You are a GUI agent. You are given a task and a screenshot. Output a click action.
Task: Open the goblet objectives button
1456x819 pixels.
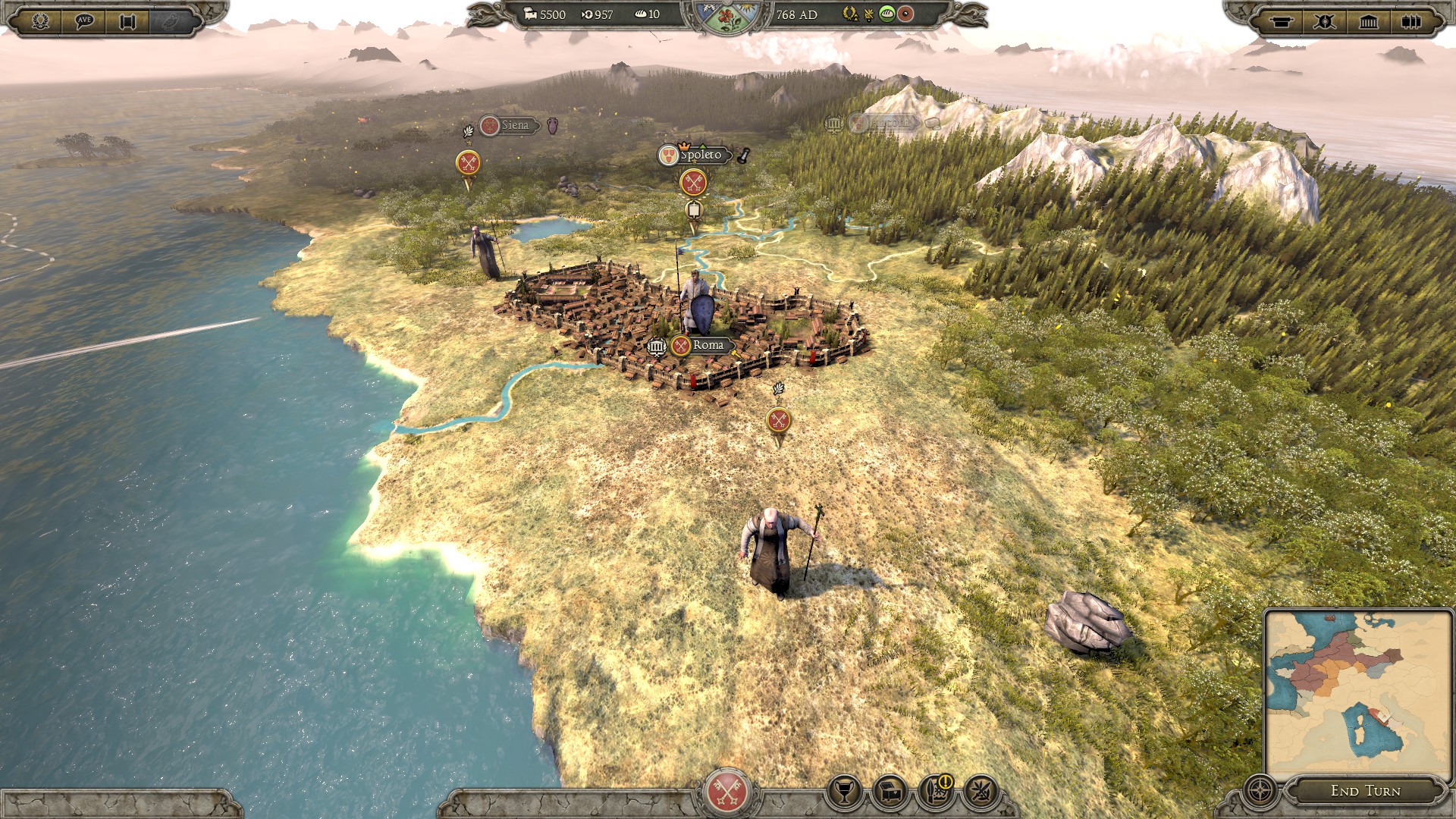[844, 792]
